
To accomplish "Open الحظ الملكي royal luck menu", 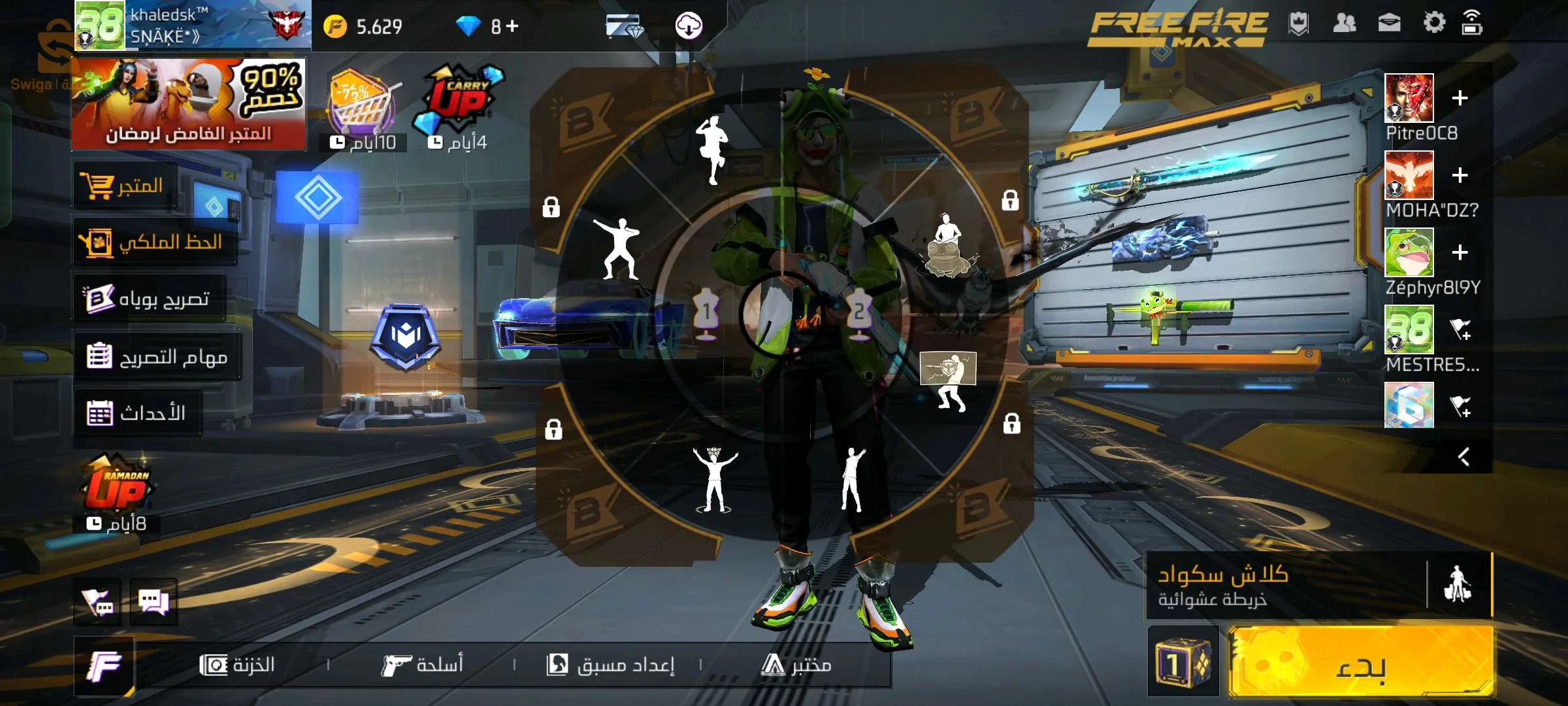I will (152, 241).
